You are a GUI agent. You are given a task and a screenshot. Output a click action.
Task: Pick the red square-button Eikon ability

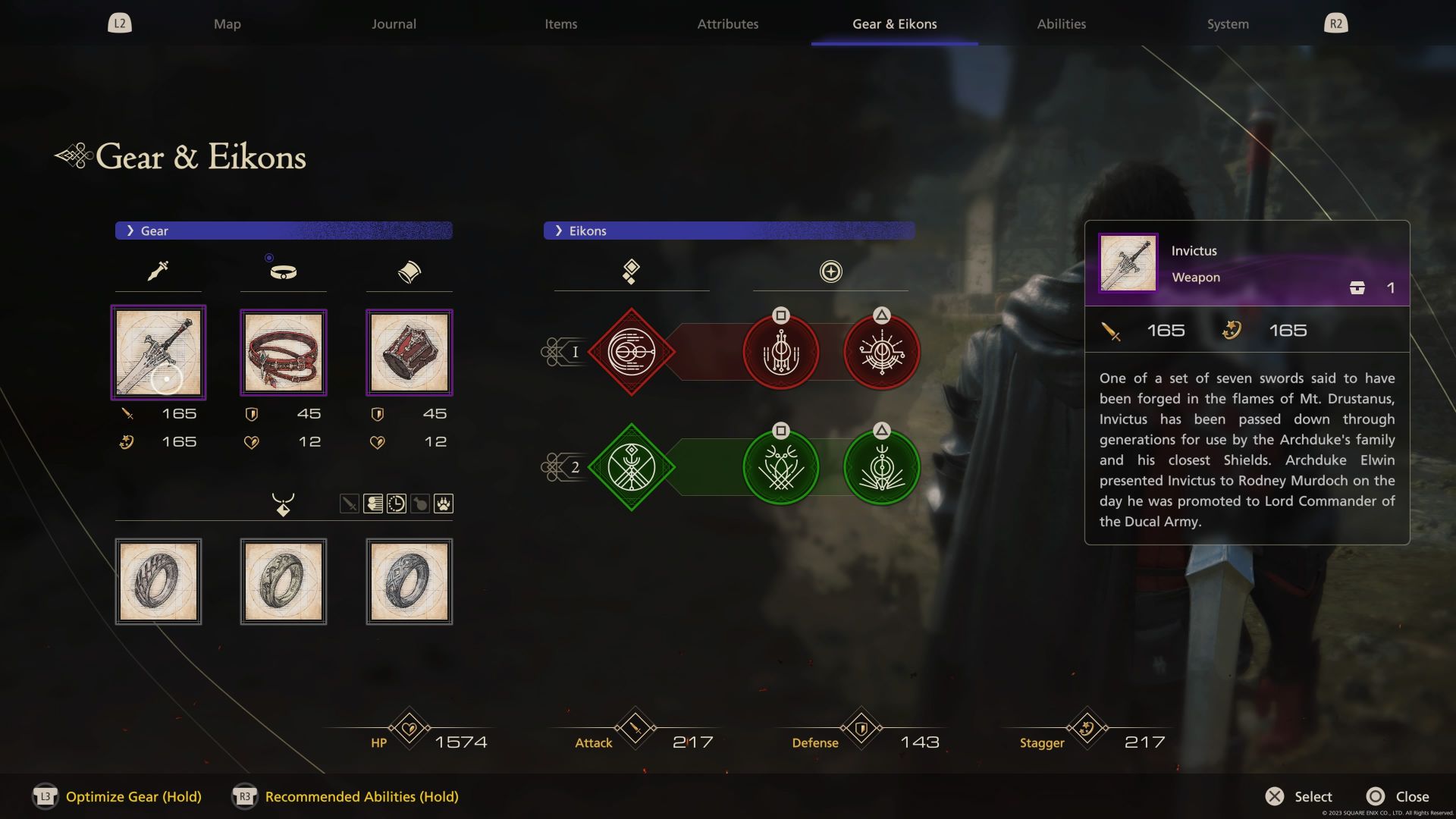tap(780, 353)
